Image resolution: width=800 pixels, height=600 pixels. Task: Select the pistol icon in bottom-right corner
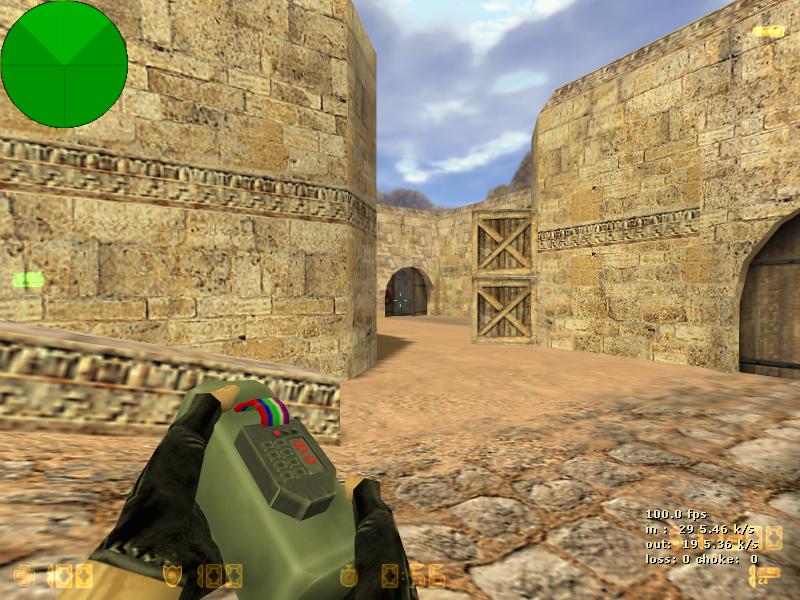pos(763,576)
